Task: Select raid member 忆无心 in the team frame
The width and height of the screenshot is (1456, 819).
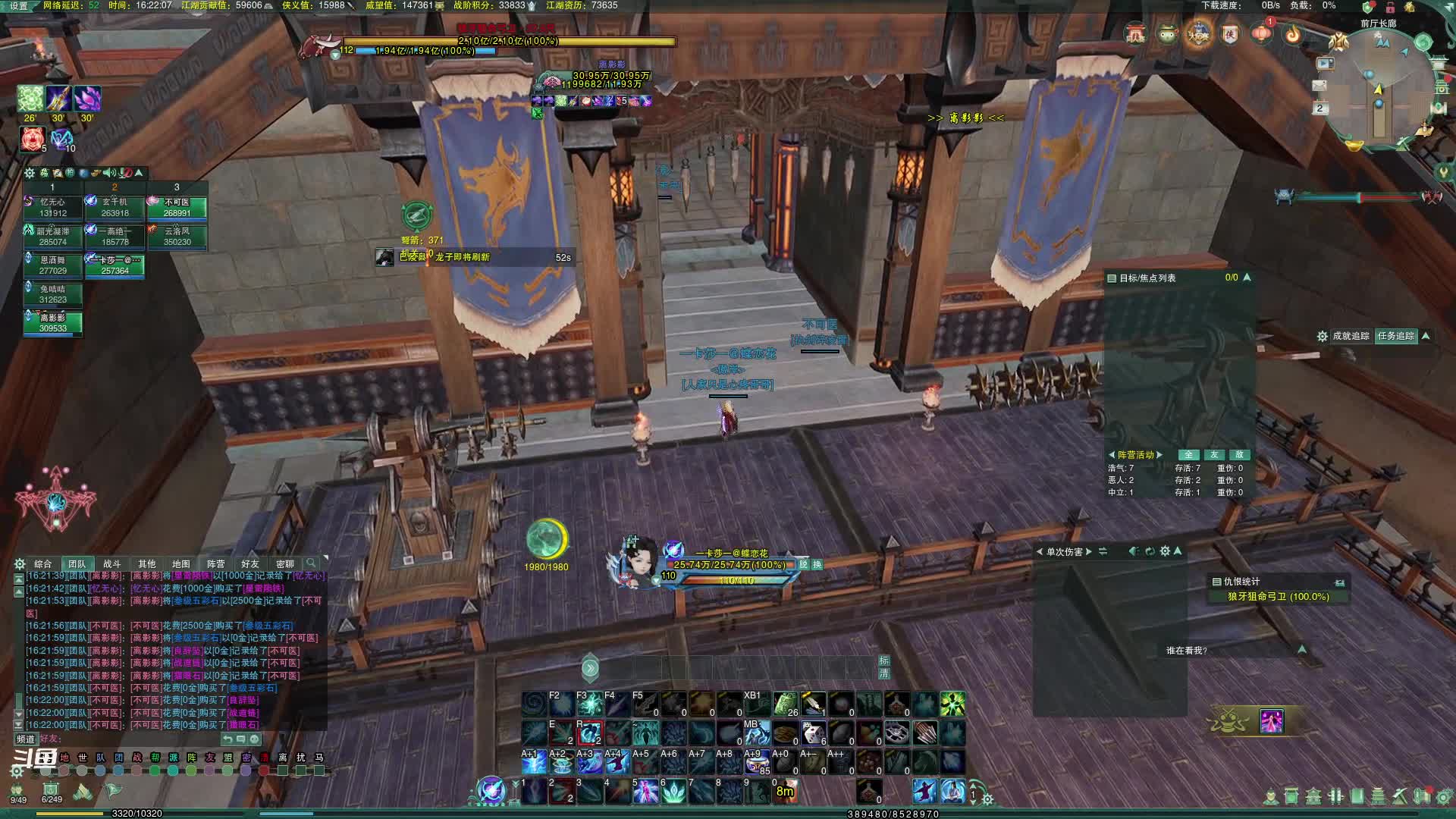Action: click(52, 208)
